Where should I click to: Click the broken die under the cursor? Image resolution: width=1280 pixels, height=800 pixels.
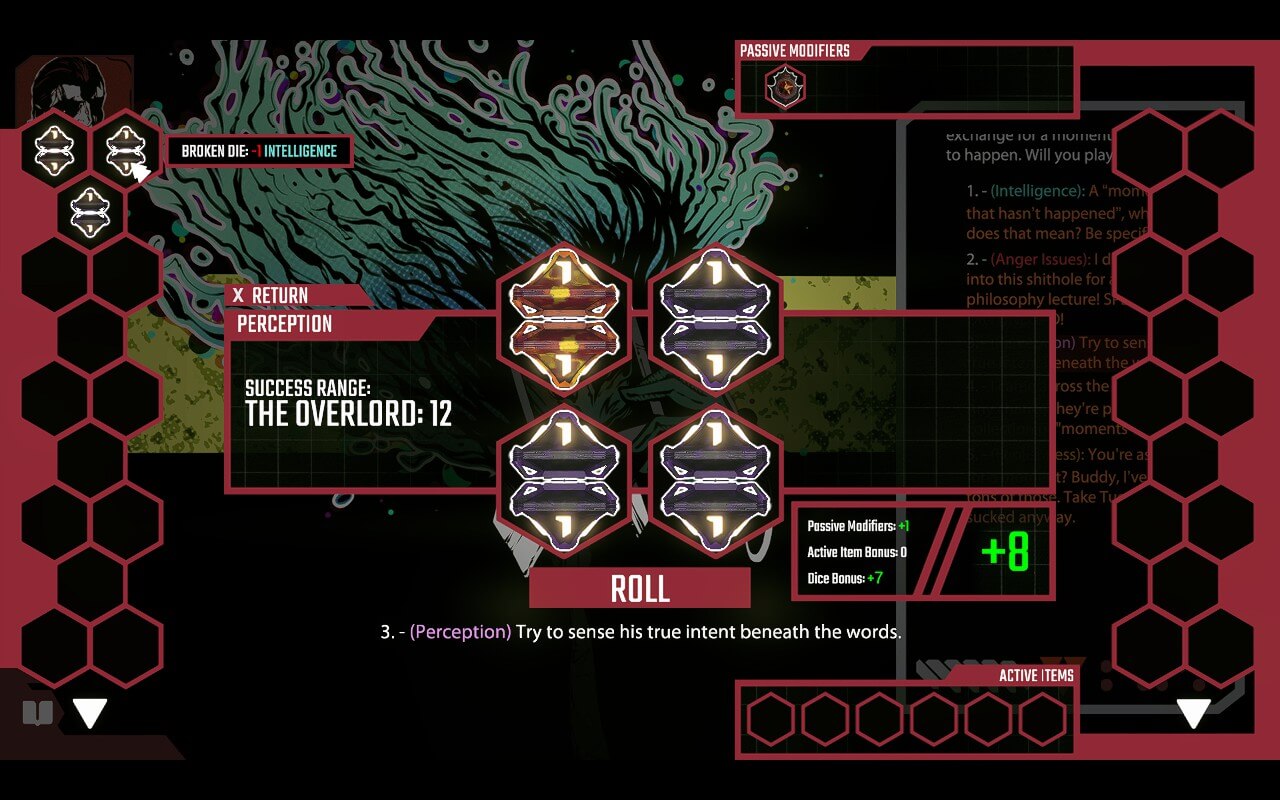[125, 150]
